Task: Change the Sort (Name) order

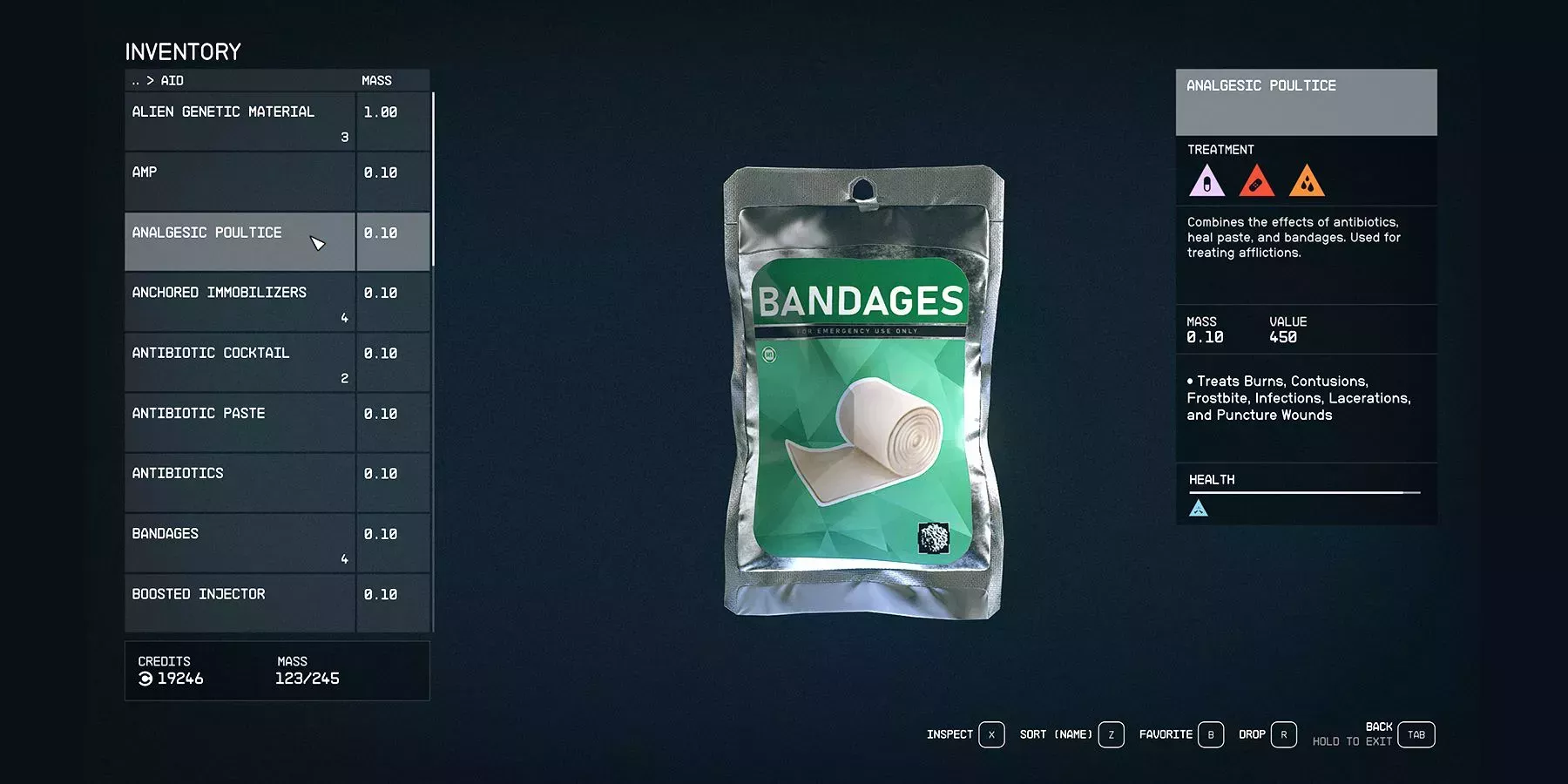Action: 1111,735
